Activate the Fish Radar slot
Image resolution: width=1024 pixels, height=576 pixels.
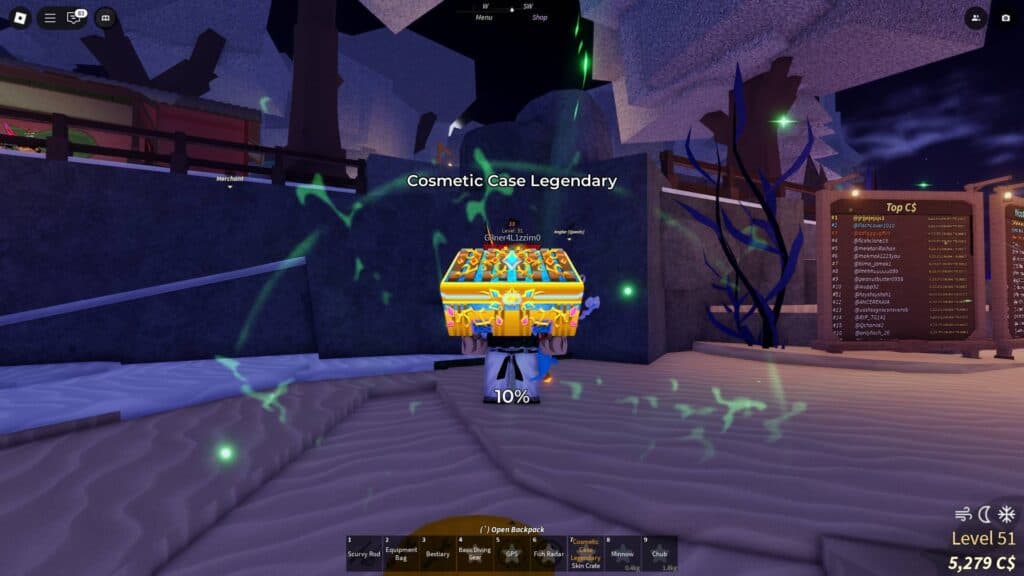click(549, 553)
